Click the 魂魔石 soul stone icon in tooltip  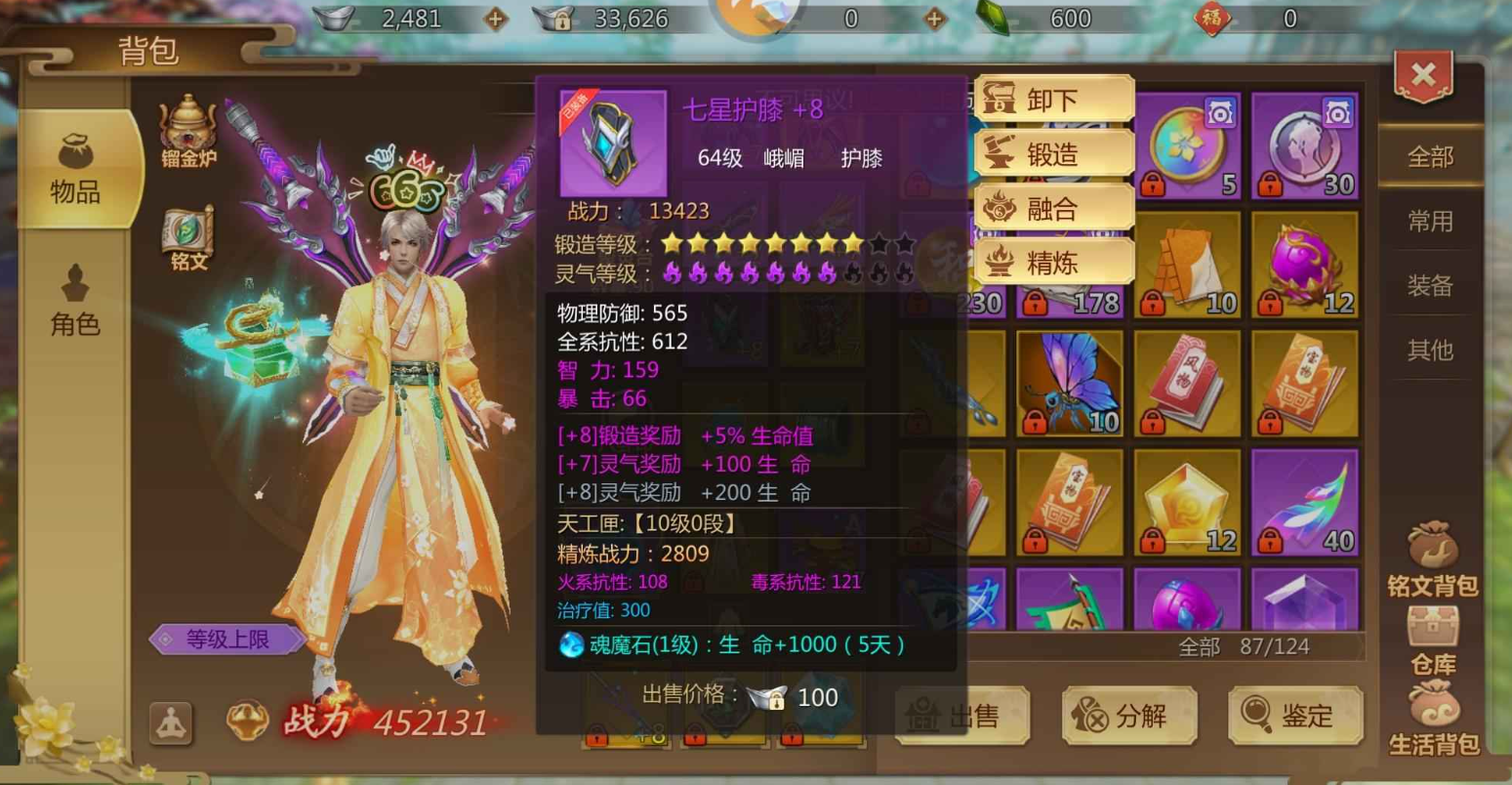point(570,644)
